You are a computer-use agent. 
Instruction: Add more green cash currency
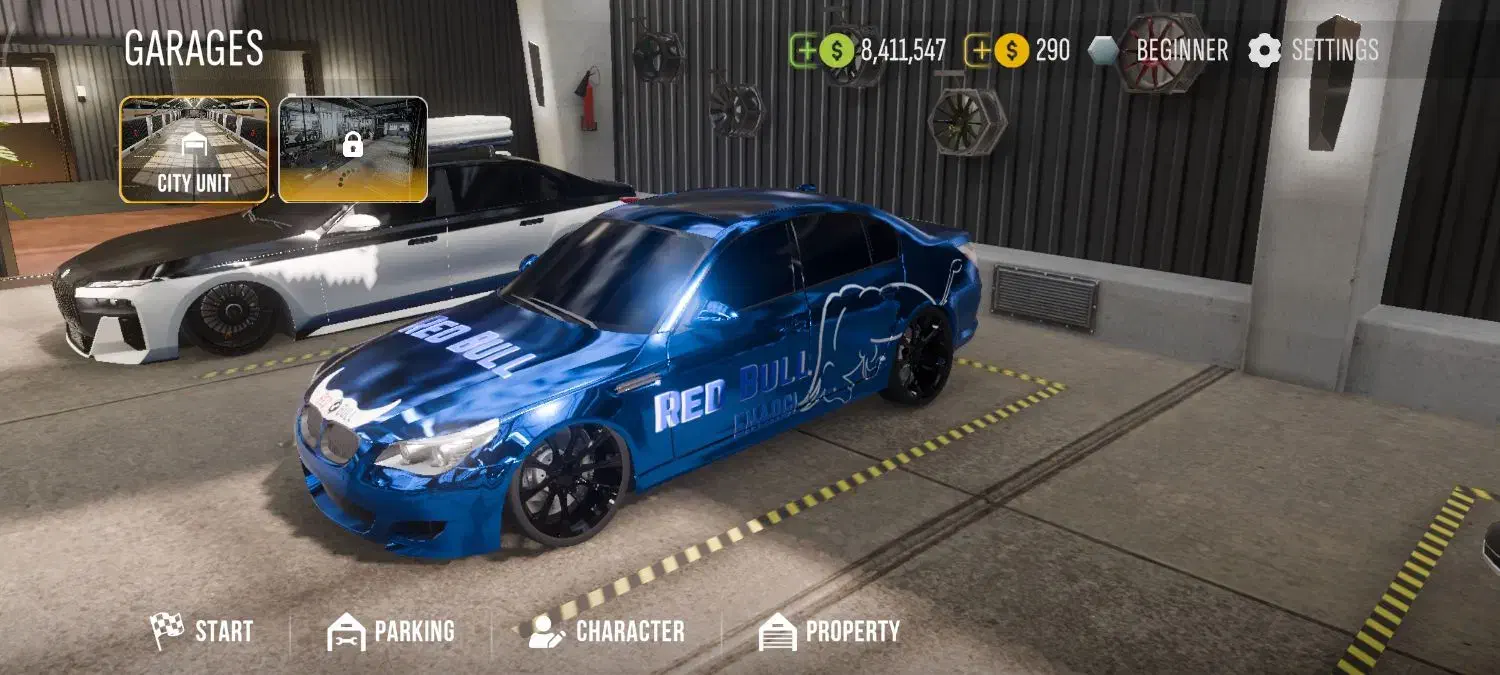click(805, 50)
